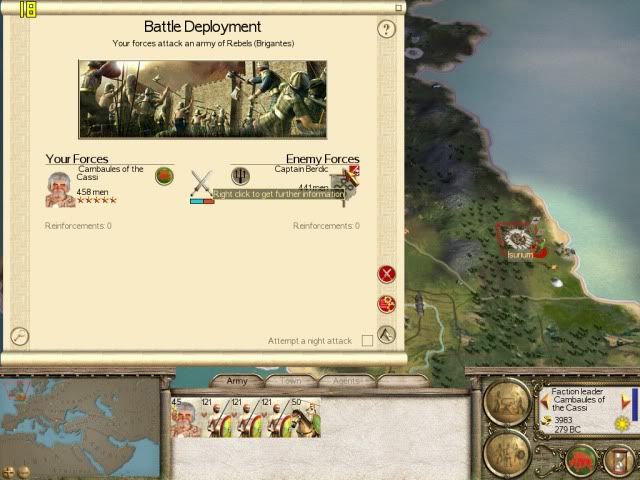Viewport: 640px width, 480px height.
Task: Select Cambaules of the Cassi general portrait
Action: click(x=60, y=188)
